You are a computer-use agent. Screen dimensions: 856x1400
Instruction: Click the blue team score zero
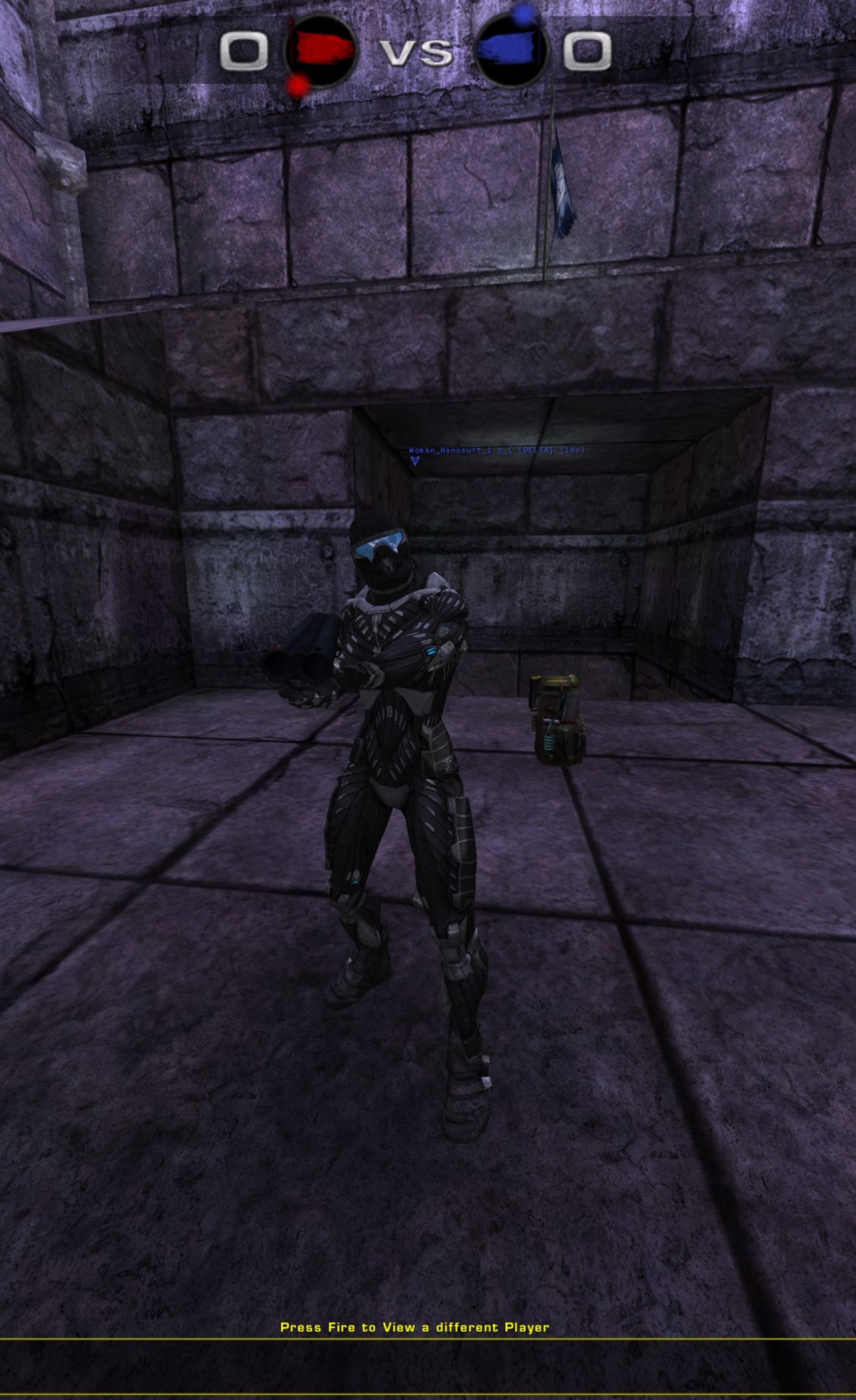587,52
